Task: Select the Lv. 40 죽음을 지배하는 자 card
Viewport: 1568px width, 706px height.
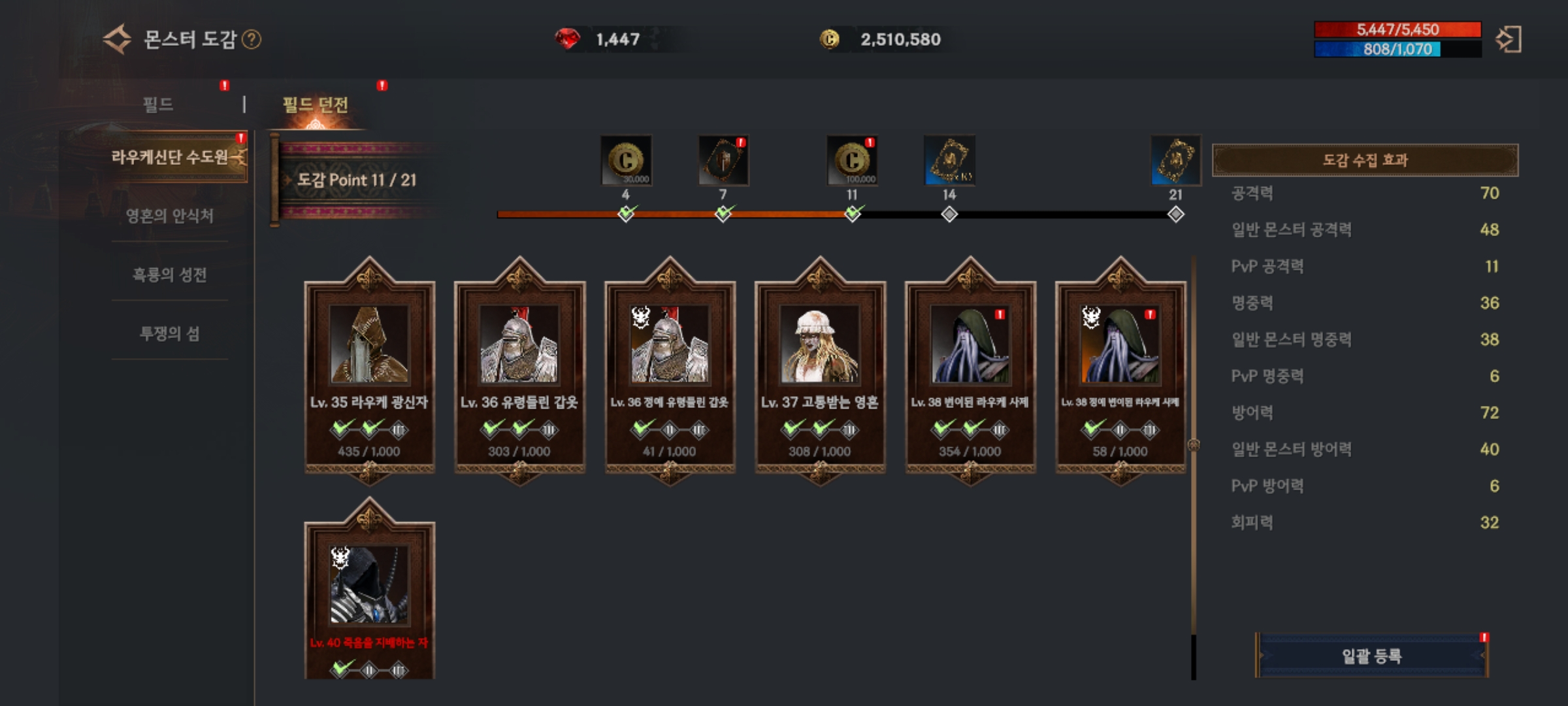Action: [x=369, y=595]
